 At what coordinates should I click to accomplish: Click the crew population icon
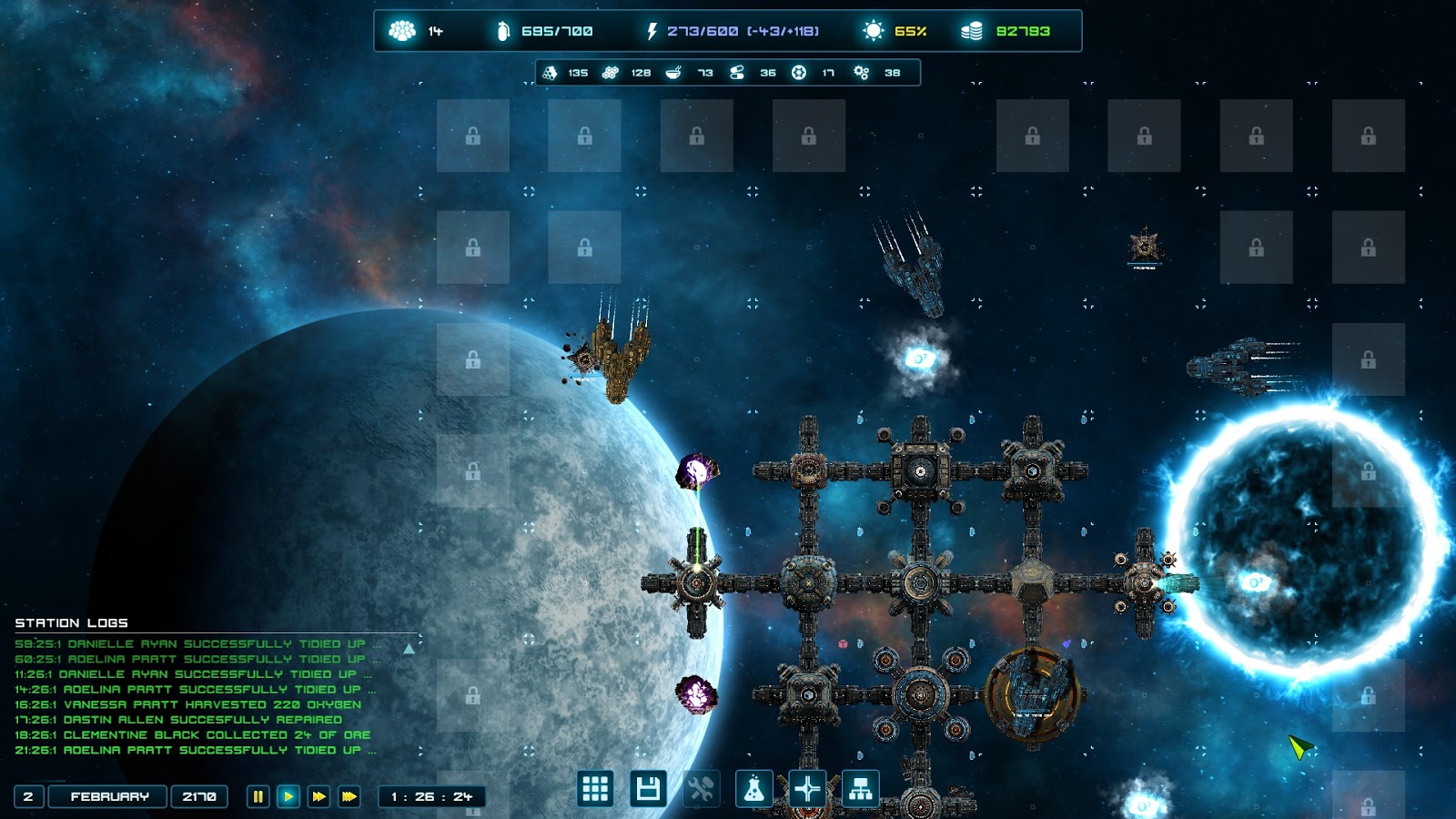click(x=402, y=31)
